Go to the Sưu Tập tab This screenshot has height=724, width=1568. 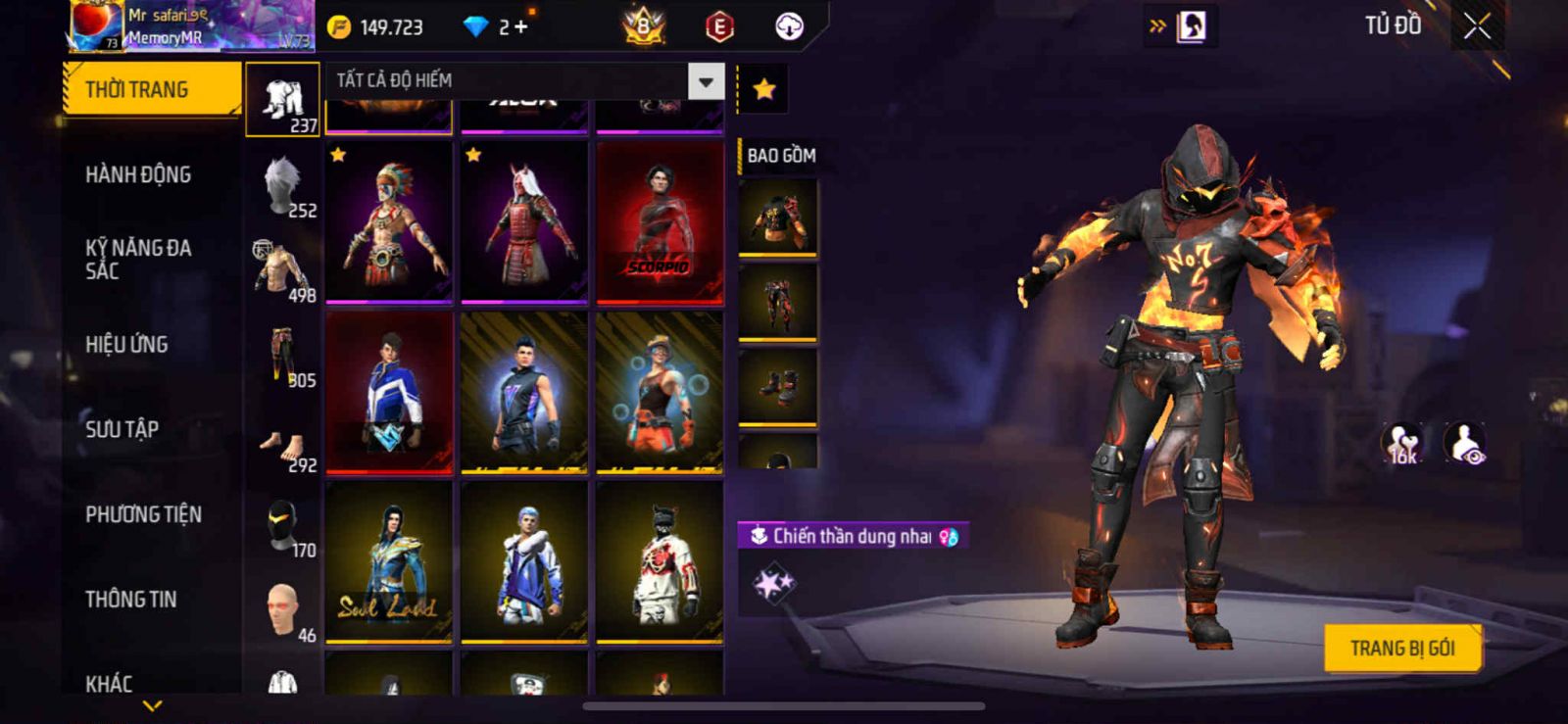[122, 429]
